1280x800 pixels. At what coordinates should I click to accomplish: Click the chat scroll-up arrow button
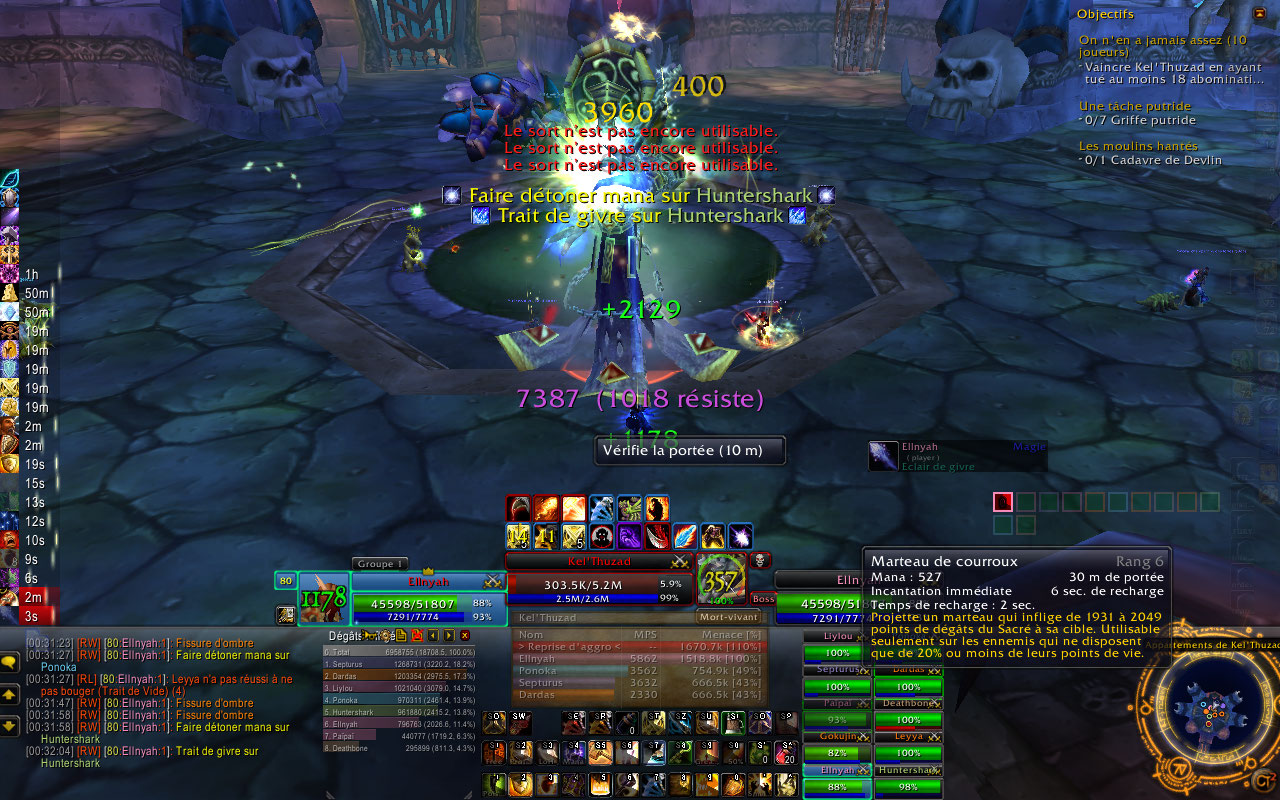pos(9,693)
